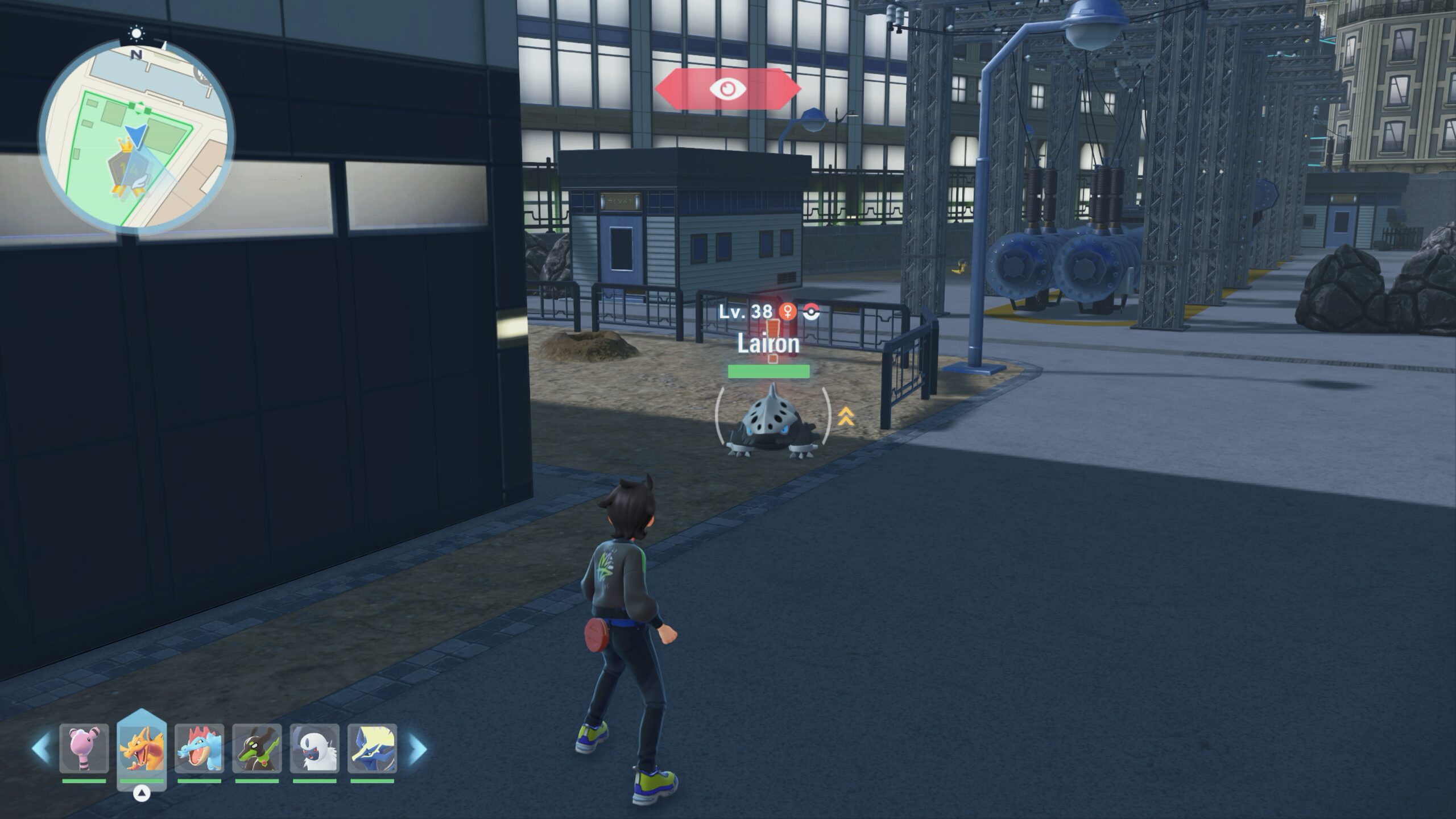Pick the black and green Zygarde slot
This screenshot has width=1456, height=819.
(257, 748)
